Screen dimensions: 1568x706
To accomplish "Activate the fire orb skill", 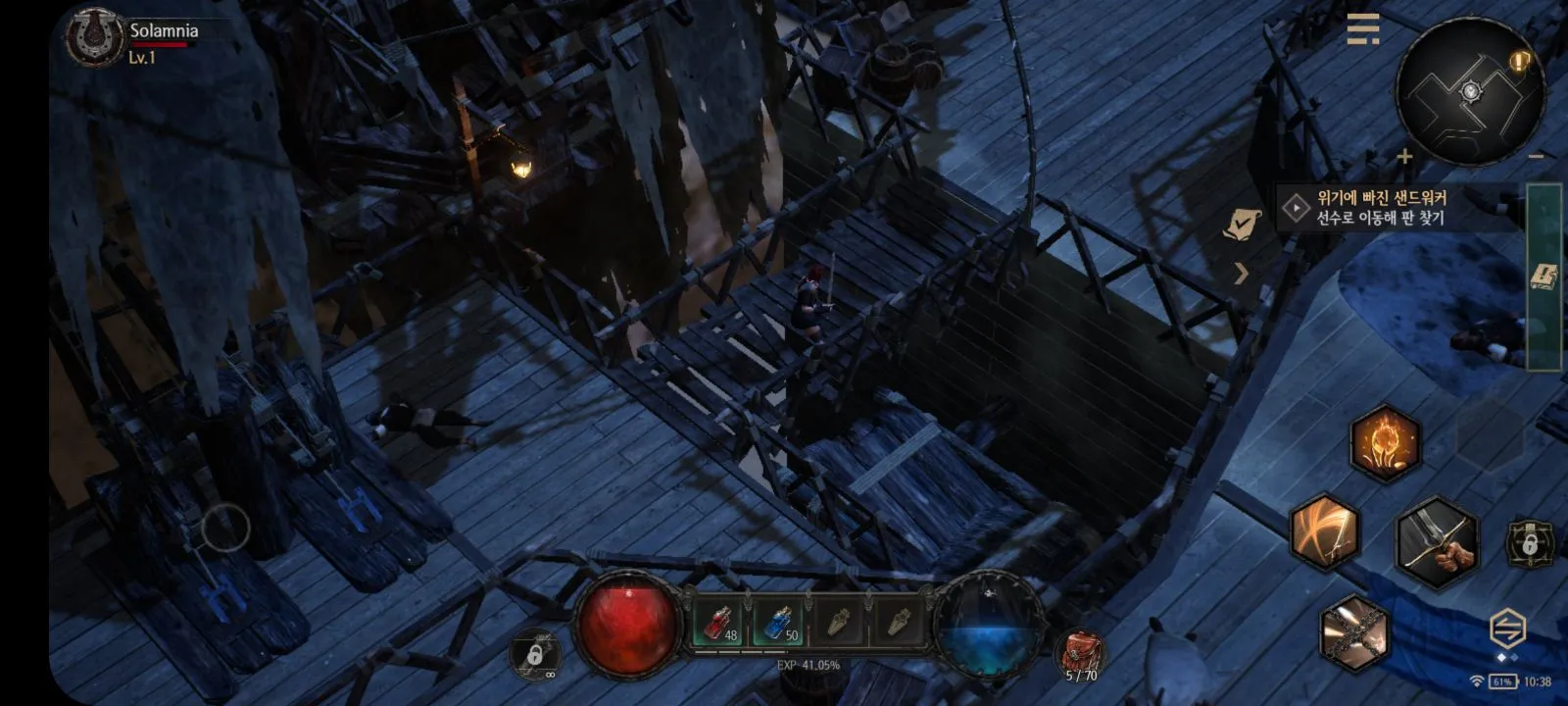I will [x=1385, y=444].
